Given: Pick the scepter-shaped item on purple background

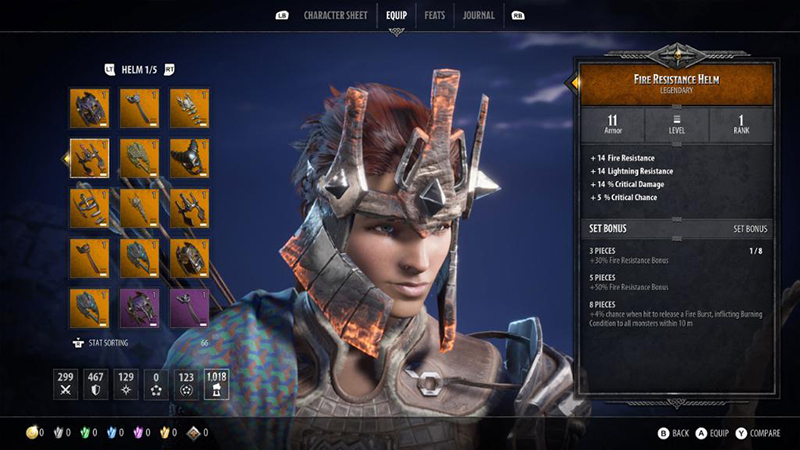Looking at the screenshot, I should coord(189,308).
